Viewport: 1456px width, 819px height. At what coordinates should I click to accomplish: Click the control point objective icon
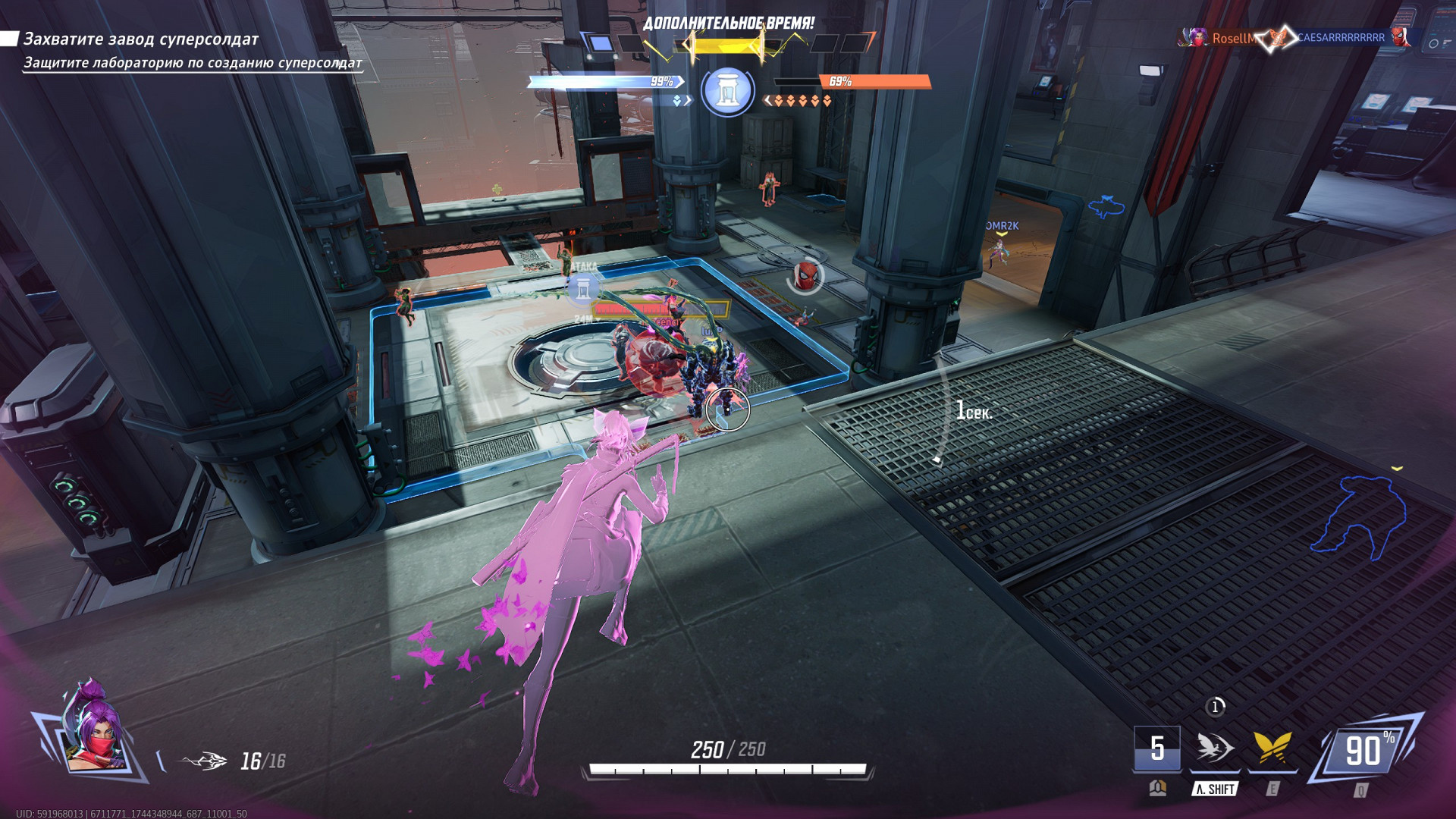click(x=727, y=91)
